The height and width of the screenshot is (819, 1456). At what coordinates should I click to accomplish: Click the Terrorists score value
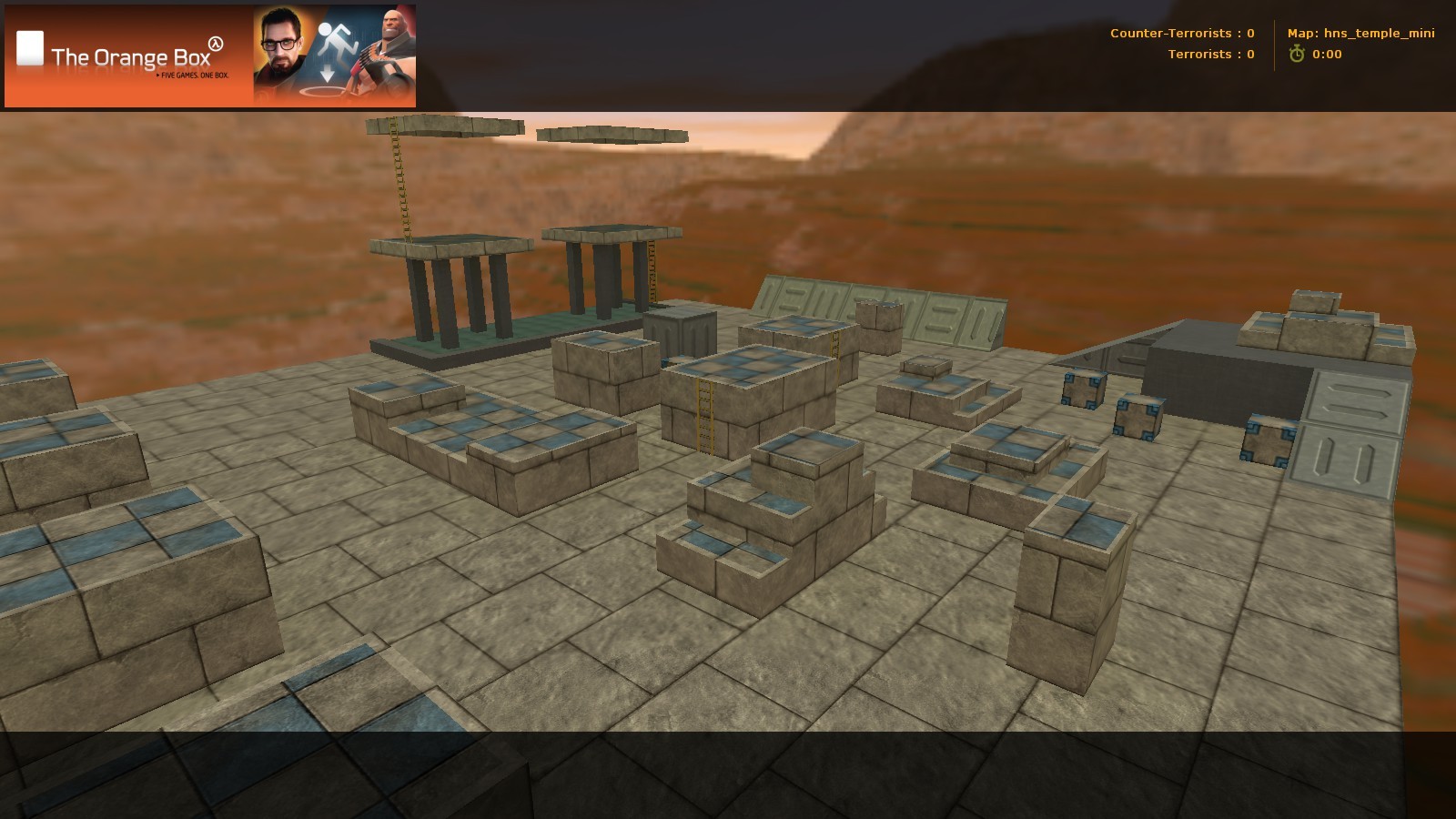1251,54
